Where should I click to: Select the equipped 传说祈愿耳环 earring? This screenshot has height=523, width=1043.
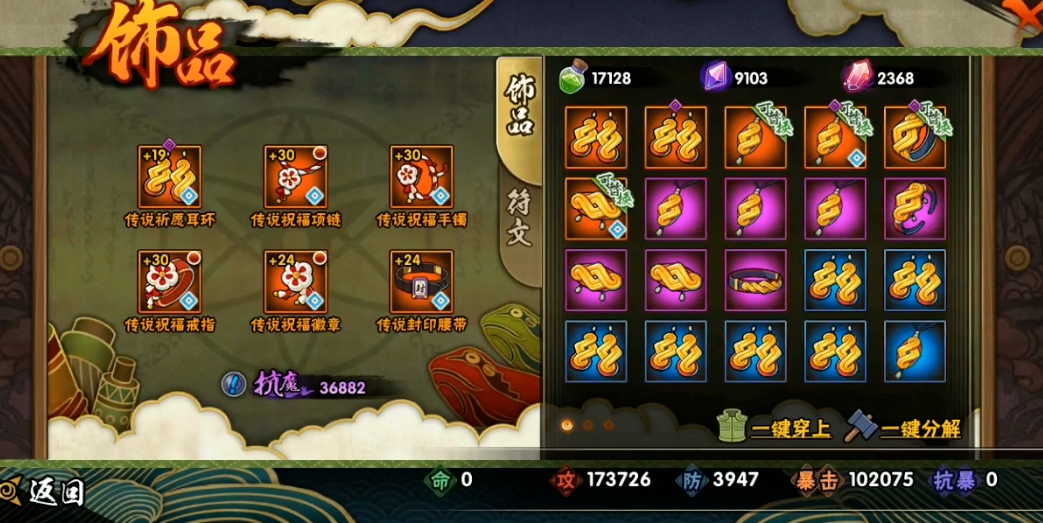point(170,176)
